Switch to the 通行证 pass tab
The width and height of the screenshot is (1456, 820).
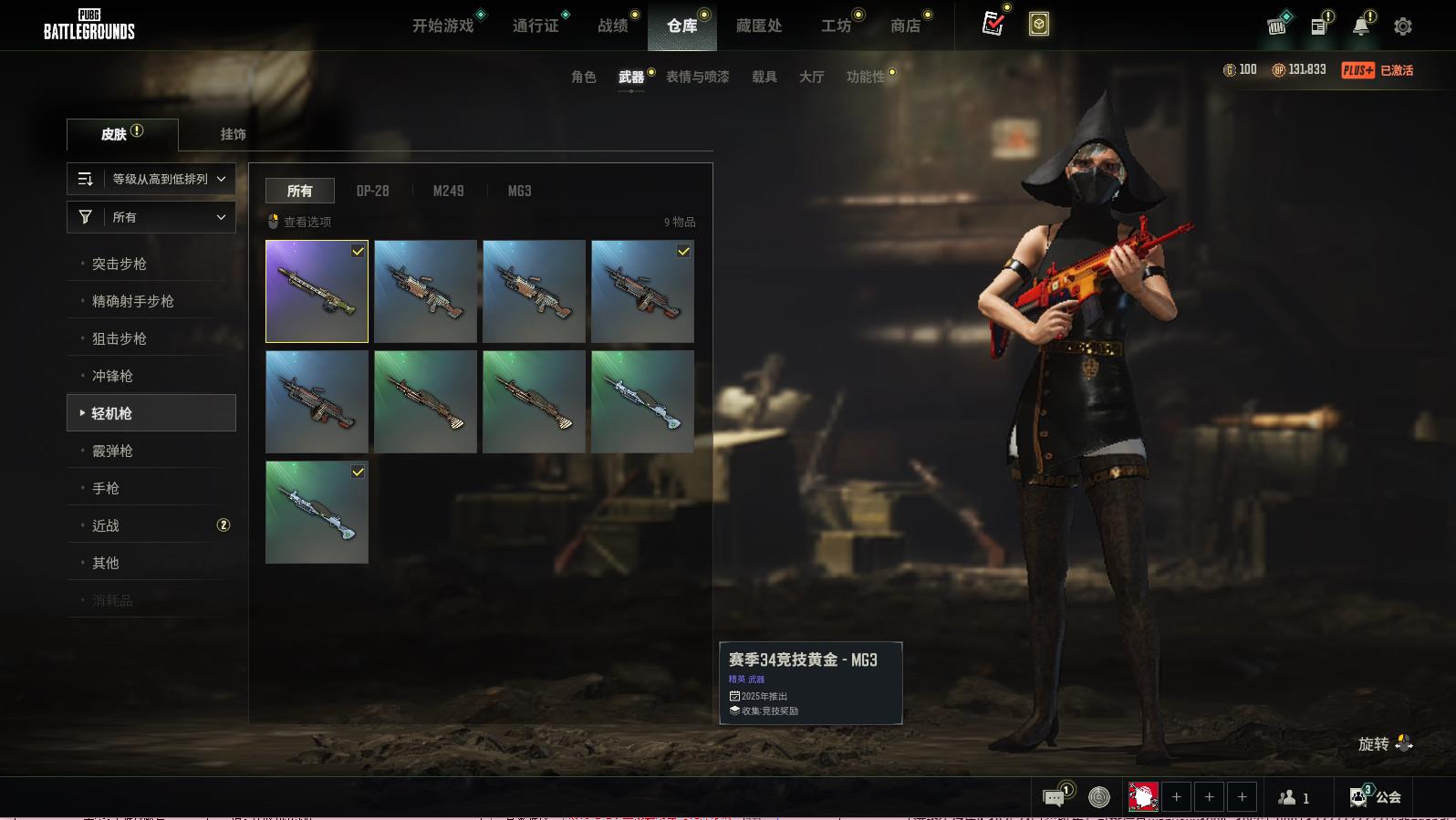[x=535, y=26]
